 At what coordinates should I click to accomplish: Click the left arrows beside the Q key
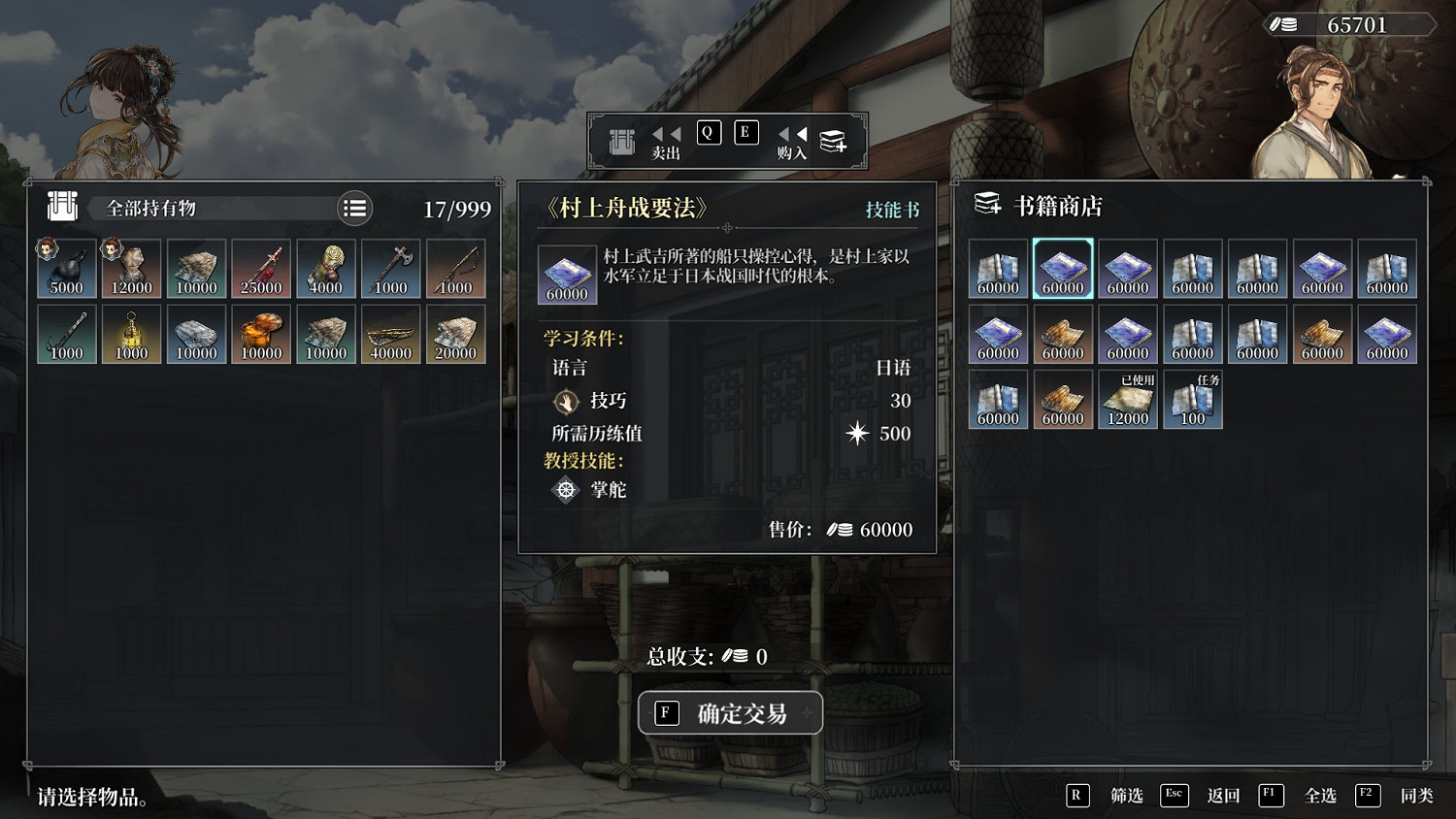(x=664, y=134)
